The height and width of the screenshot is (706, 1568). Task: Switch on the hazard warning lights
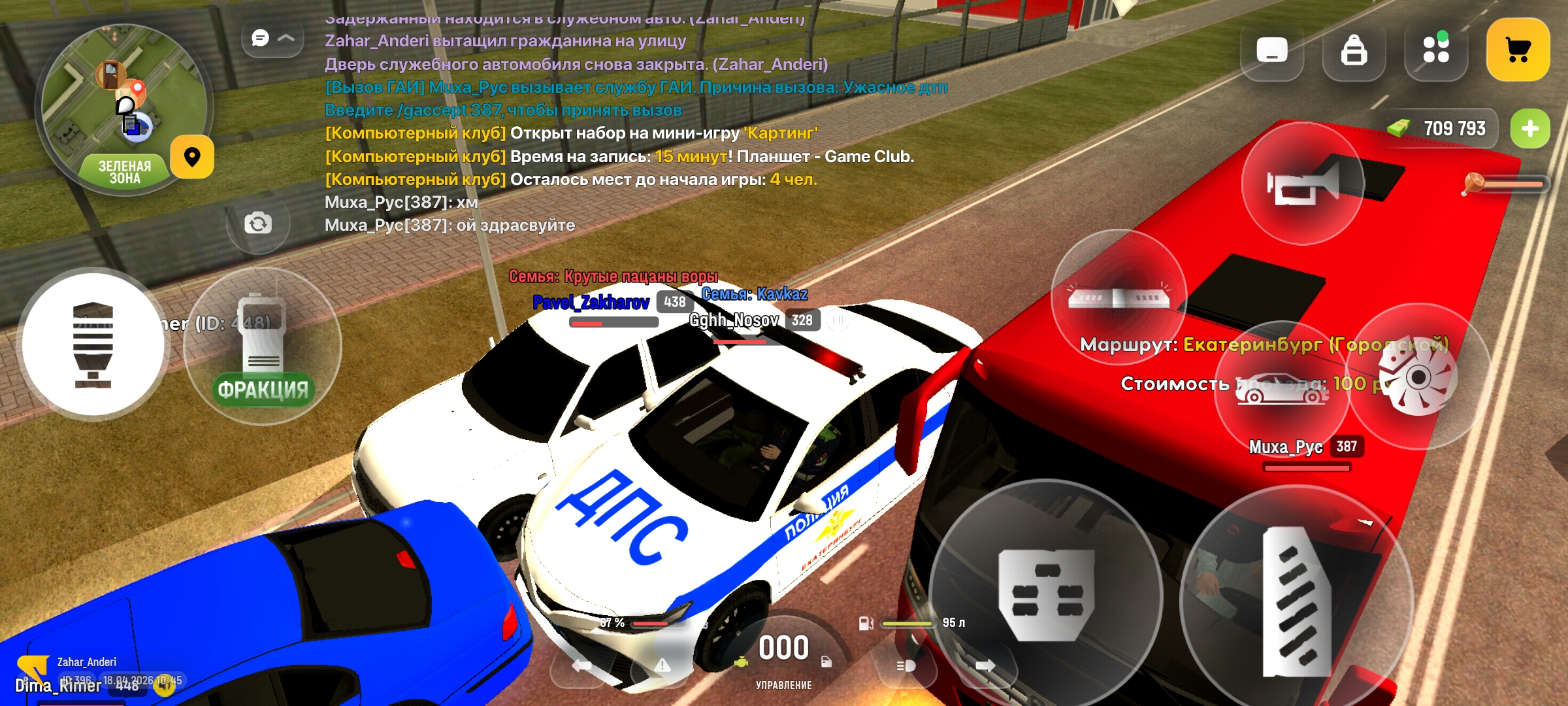click(662, 665)
